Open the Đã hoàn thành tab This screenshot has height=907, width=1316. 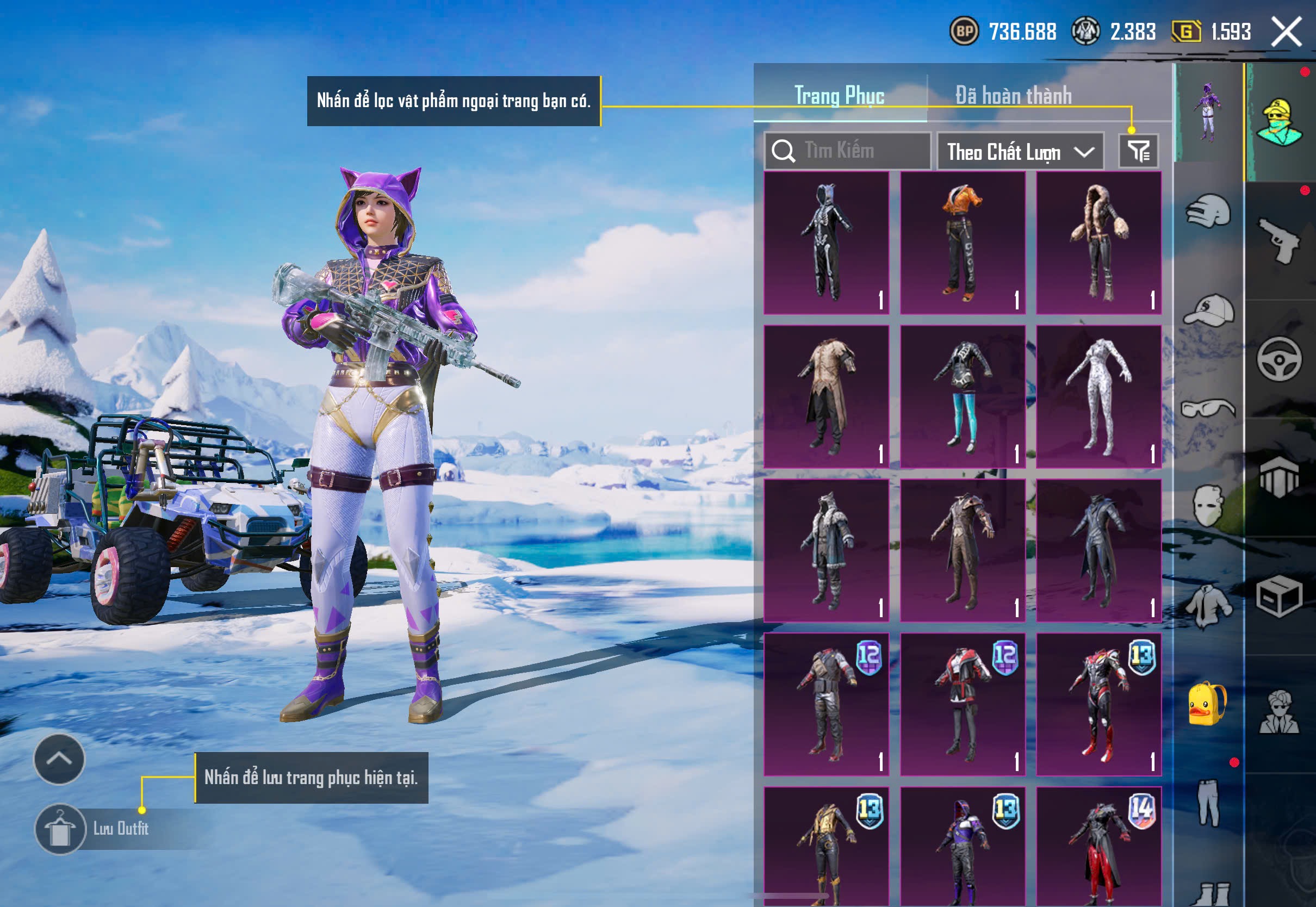pos(1013,96)
